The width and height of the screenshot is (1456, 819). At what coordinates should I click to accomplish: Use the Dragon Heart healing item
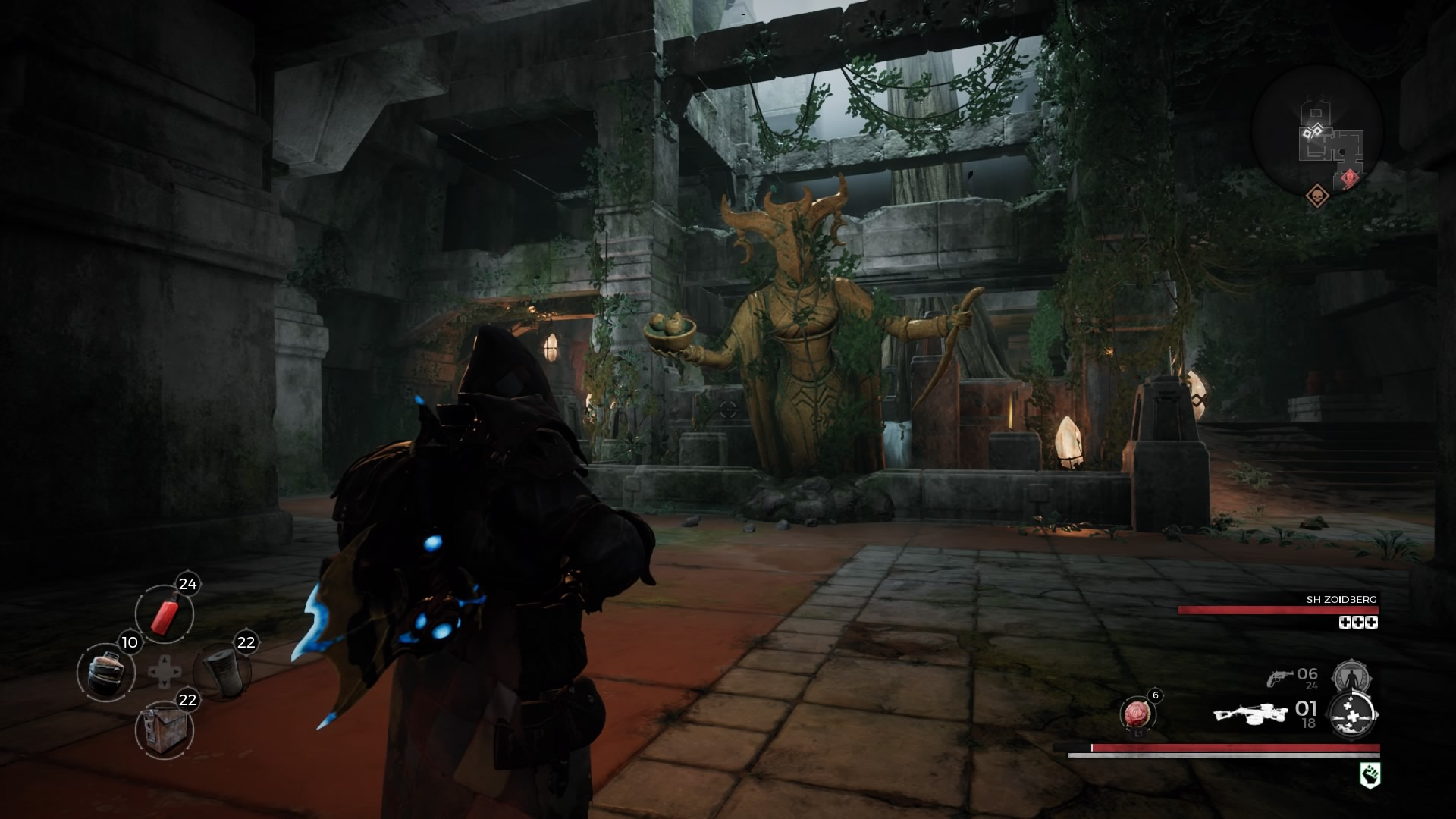pyautogui.click(x=1137, y=714)
